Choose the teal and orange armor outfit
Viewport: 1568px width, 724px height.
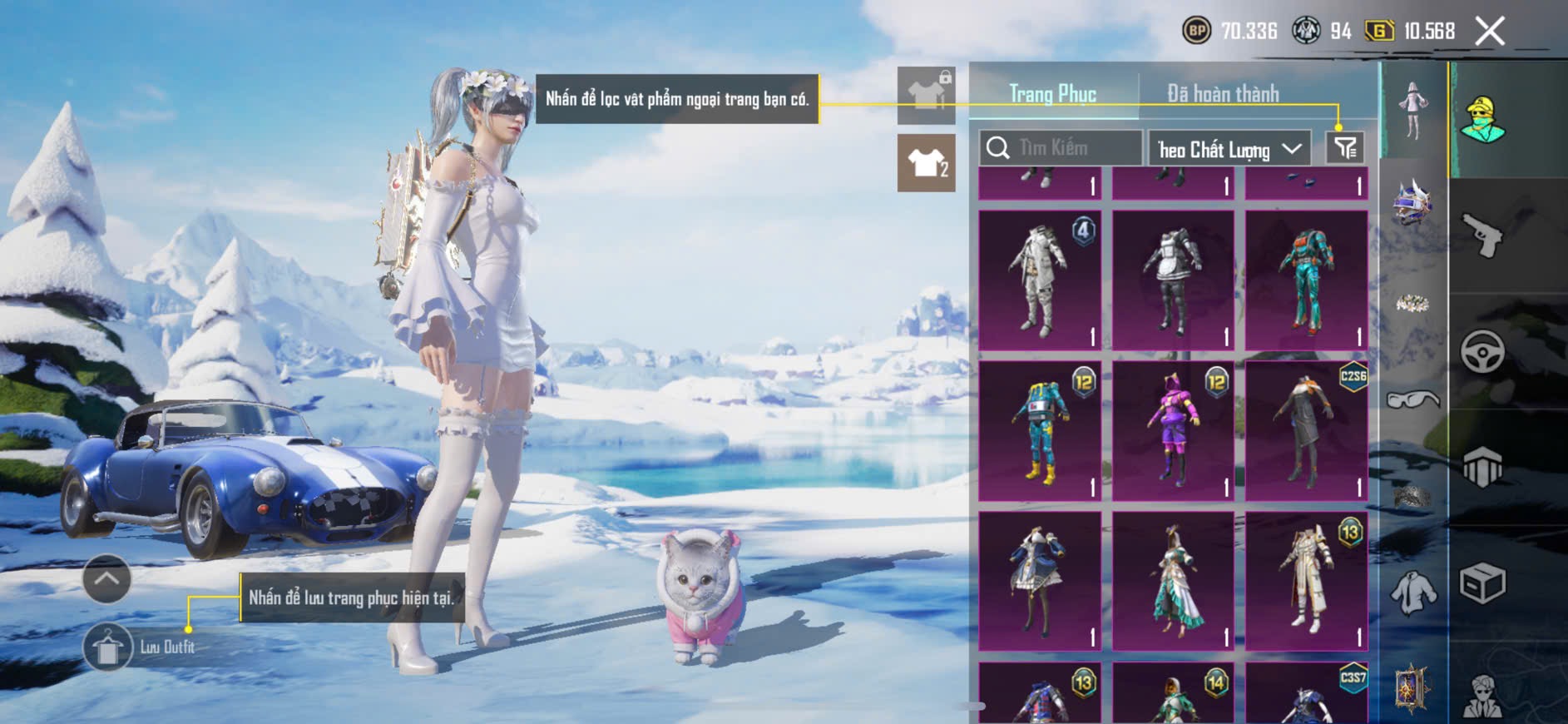(x=1306, y=280)
